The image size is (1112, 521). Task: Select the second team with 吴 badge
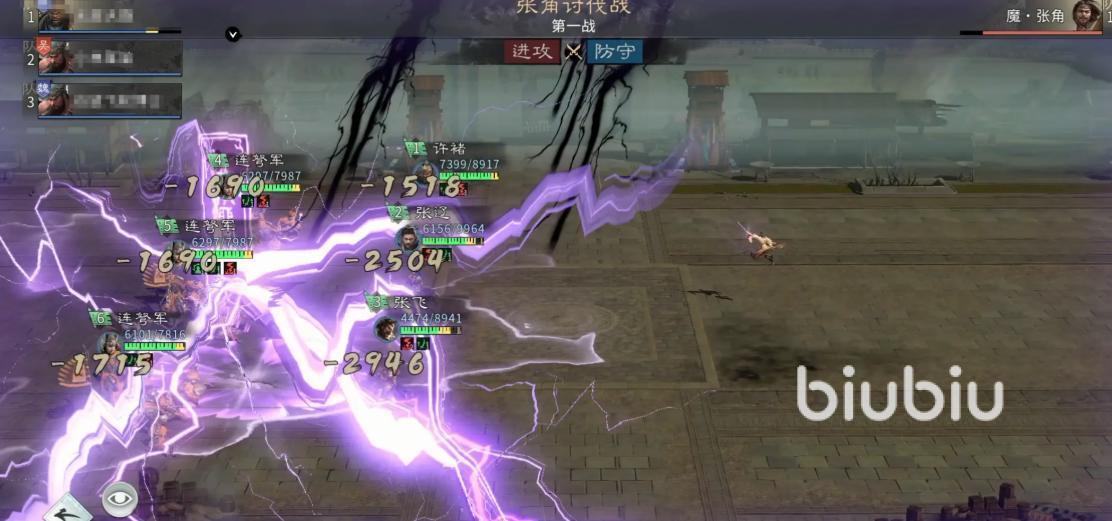pyautogui.click(x=108, y=58)
